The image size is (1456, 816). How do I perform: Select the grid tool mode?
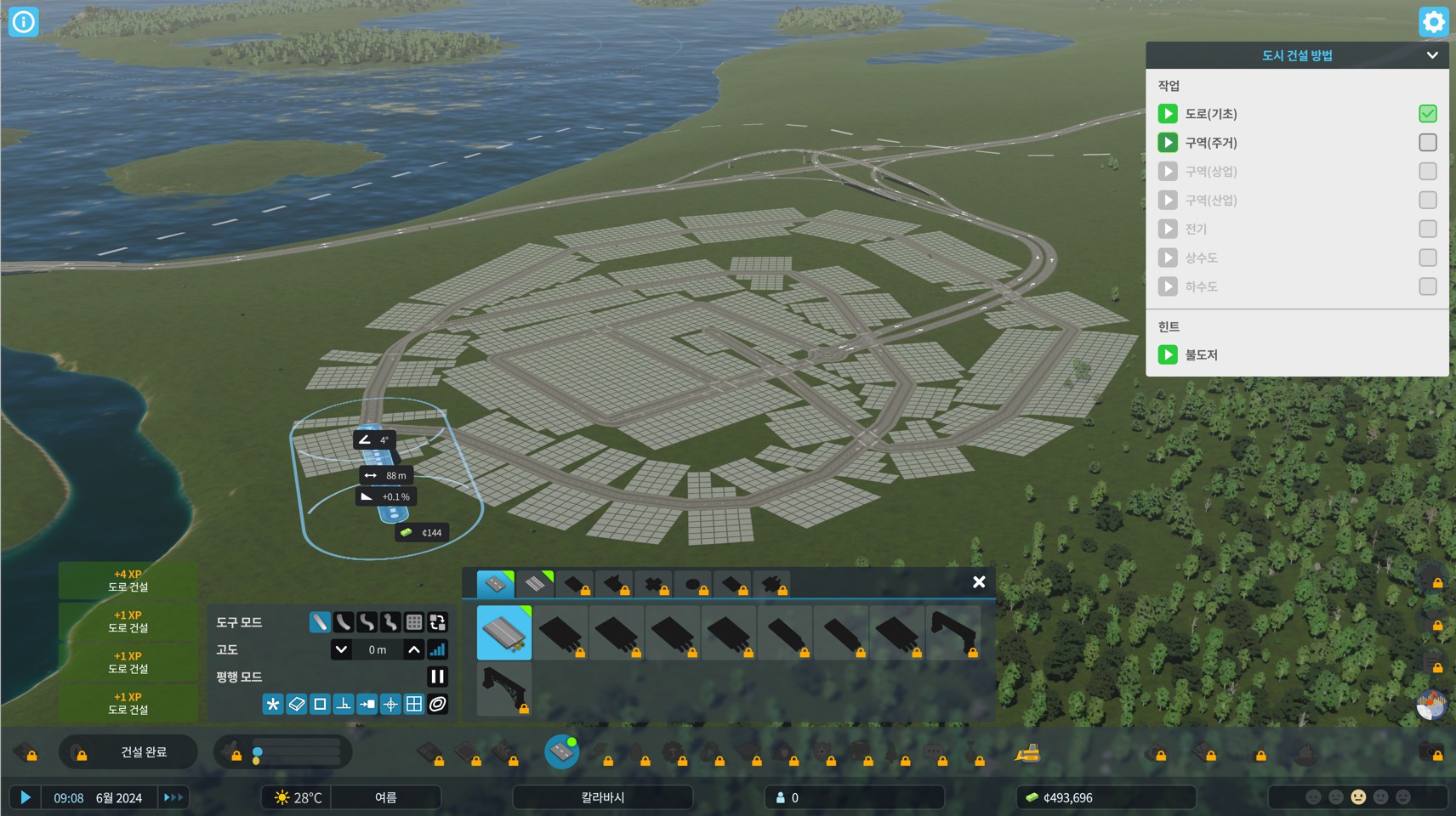coord(414,622)
